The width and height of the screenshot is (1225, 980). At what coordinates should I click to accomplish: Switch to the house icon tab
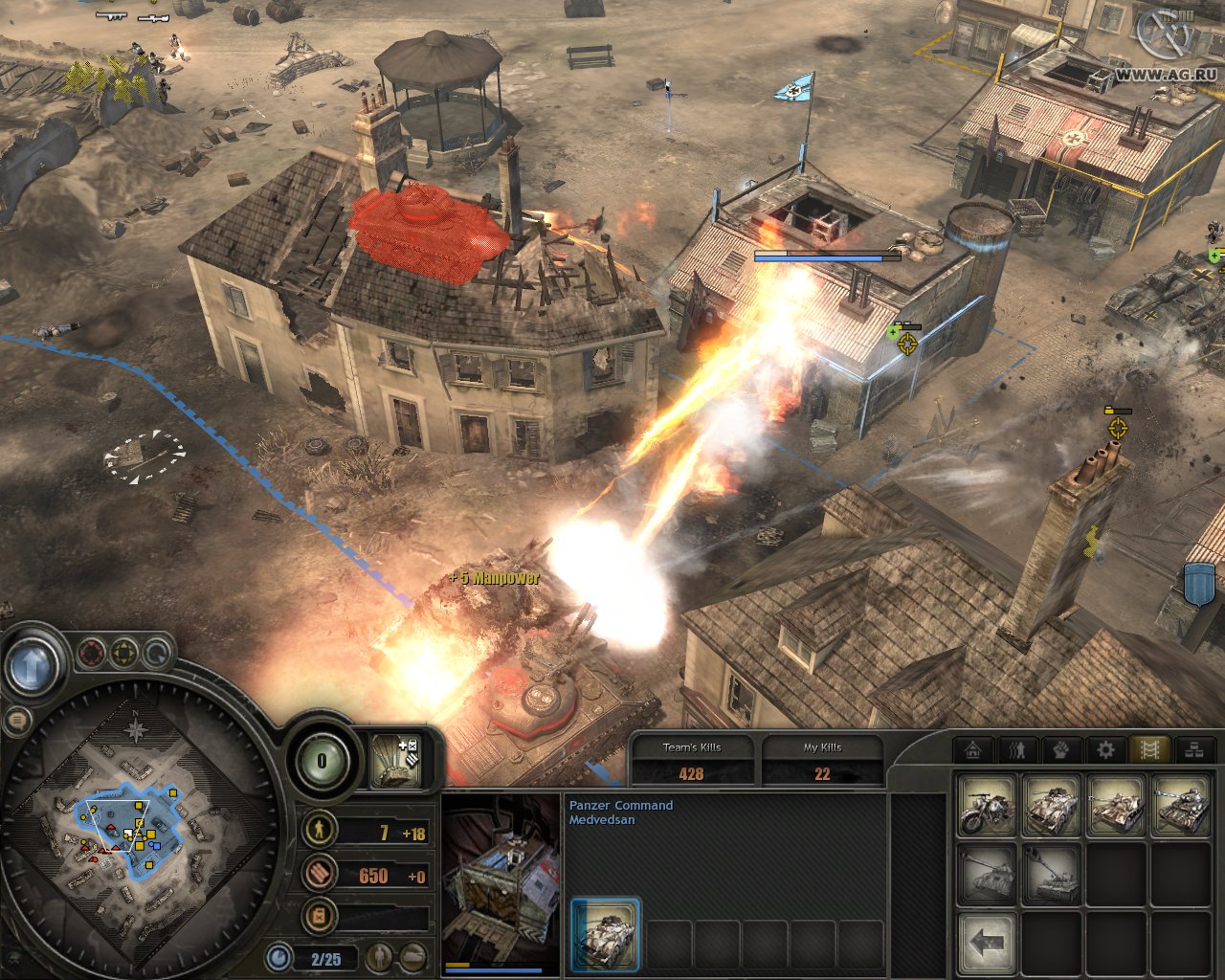(x=973, y=750)
